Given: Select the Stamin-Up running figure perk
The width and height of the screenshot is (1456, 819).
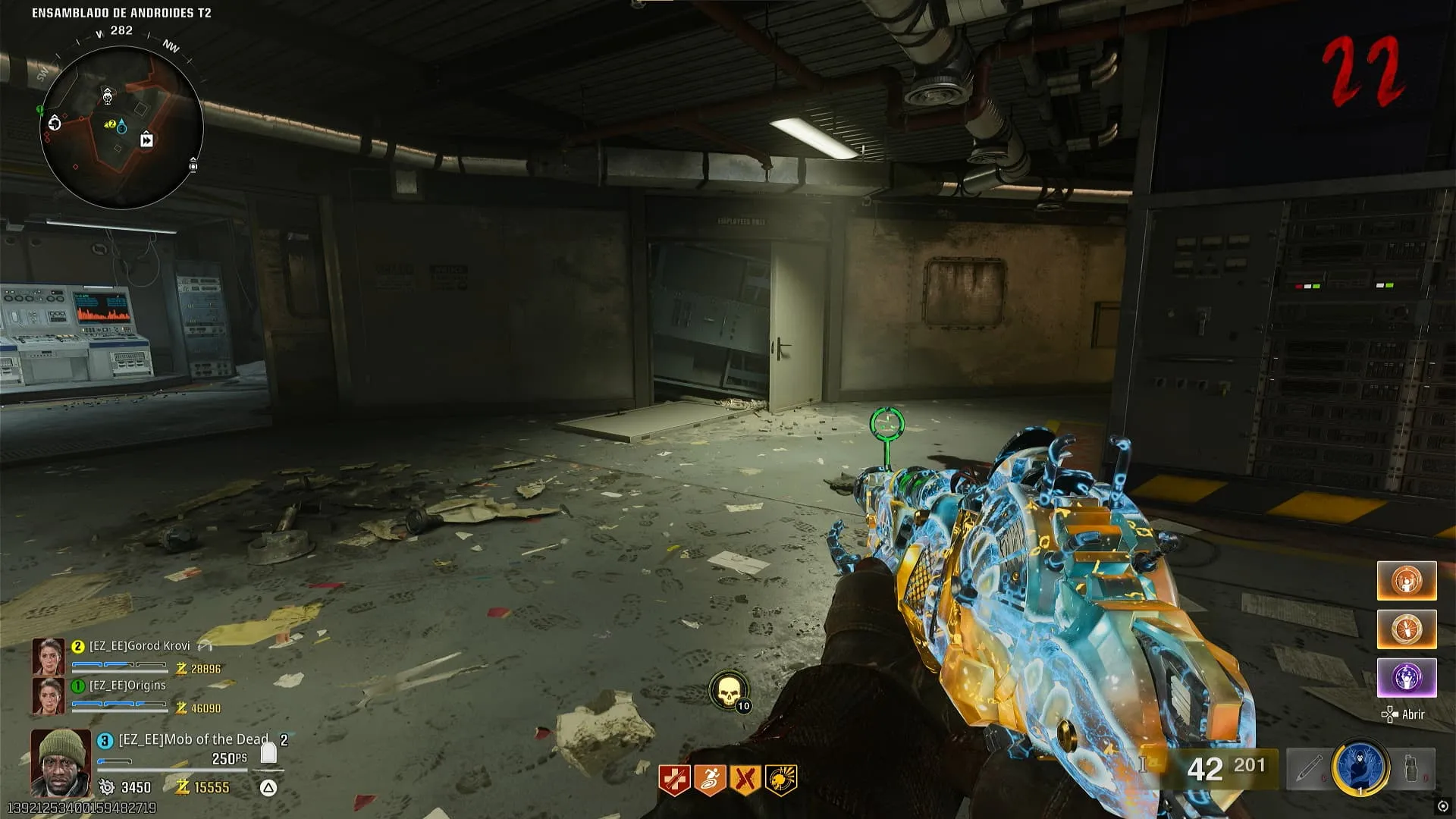Looking at the screenshot, I should click(x=709, y=780).
